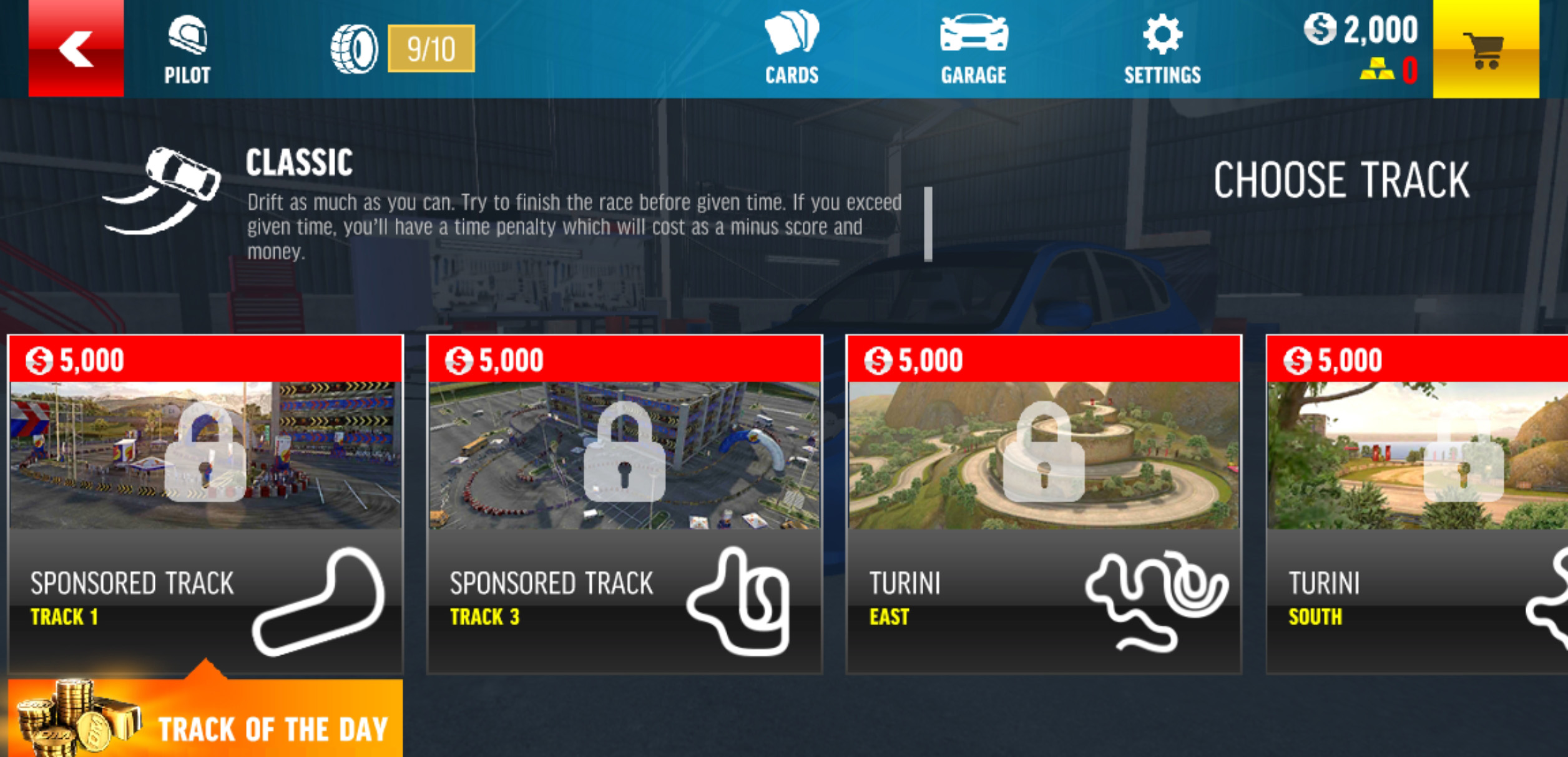The width and height of the screenshot is (1568, 757).
Task: Open the shop via yellow cart button
Action: (1485, 49)
